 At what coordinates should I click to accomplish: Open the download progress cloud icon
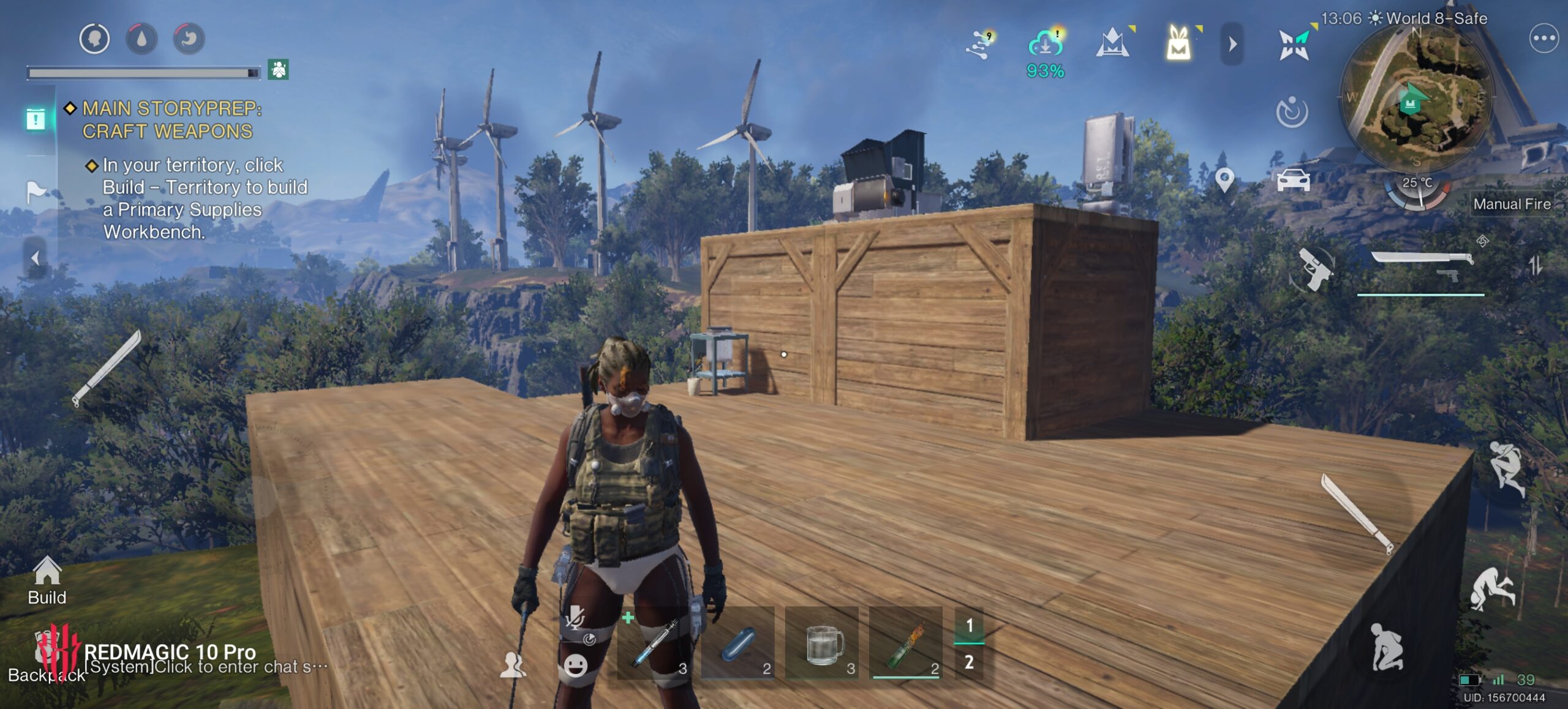[x=1045, y=45]
